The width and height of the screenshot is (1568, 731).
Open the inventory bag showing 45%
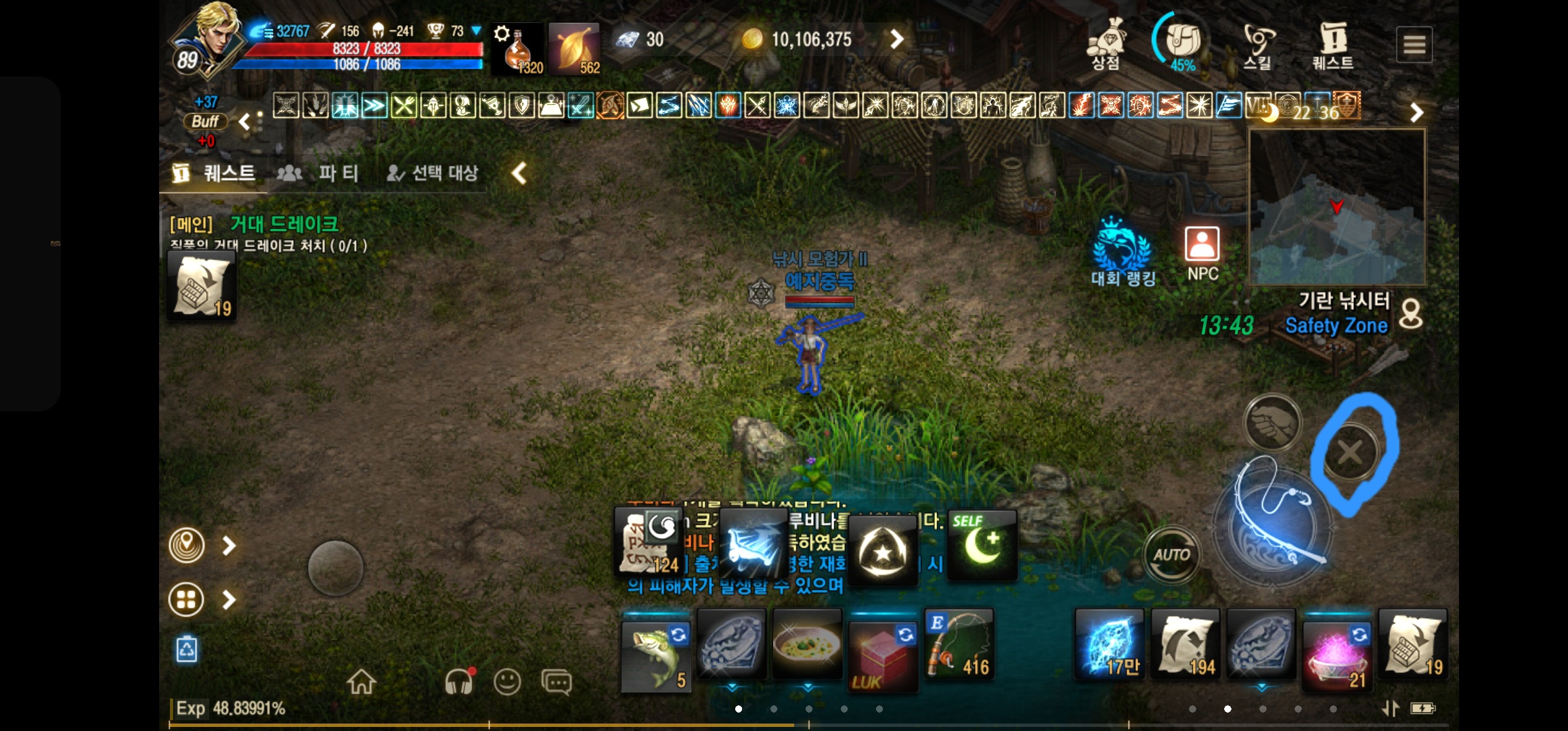[x=1182, y=43]
